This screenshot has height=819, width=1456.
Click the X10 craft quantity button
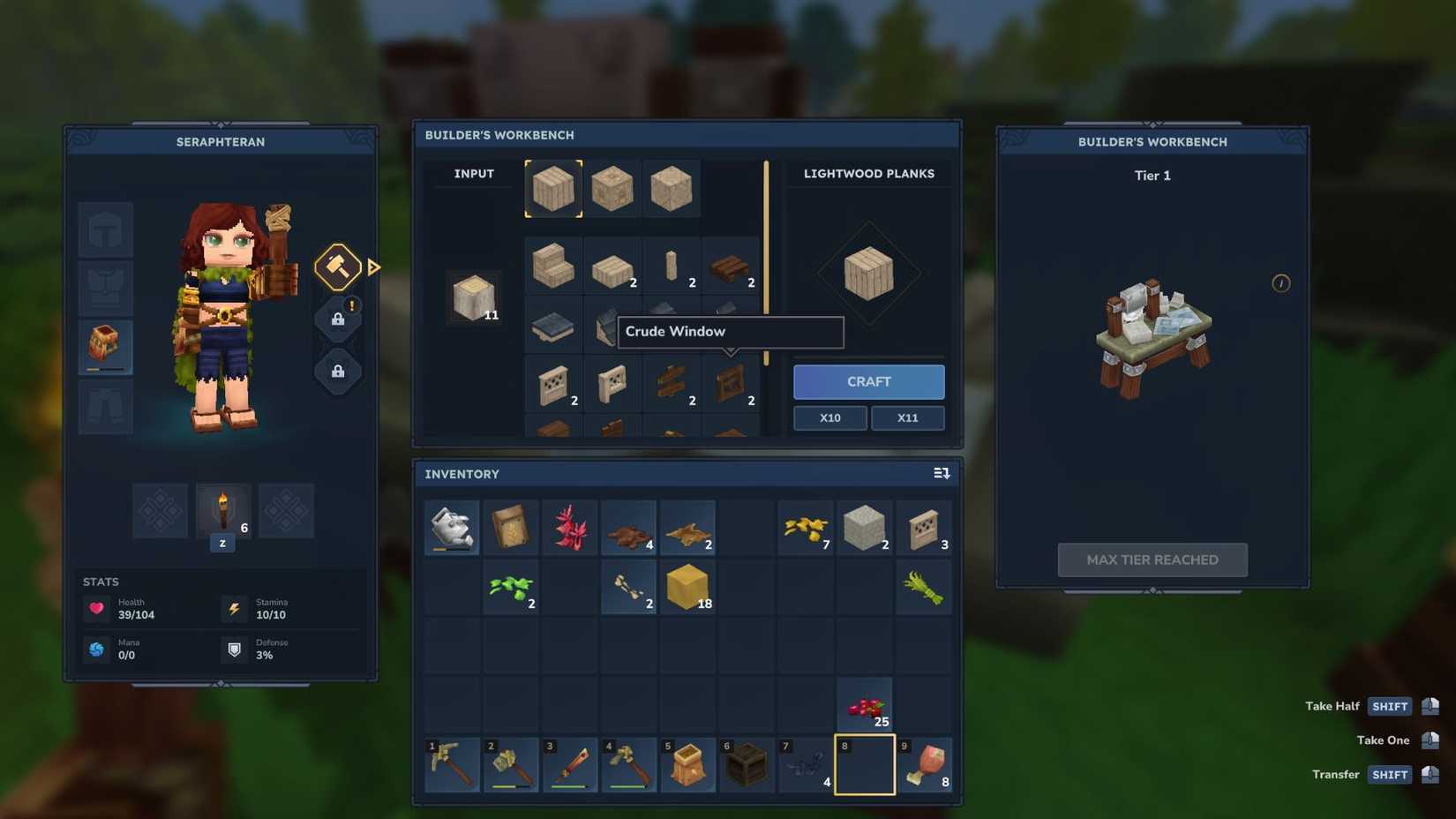pyautogui.click(x=829, y=417)
